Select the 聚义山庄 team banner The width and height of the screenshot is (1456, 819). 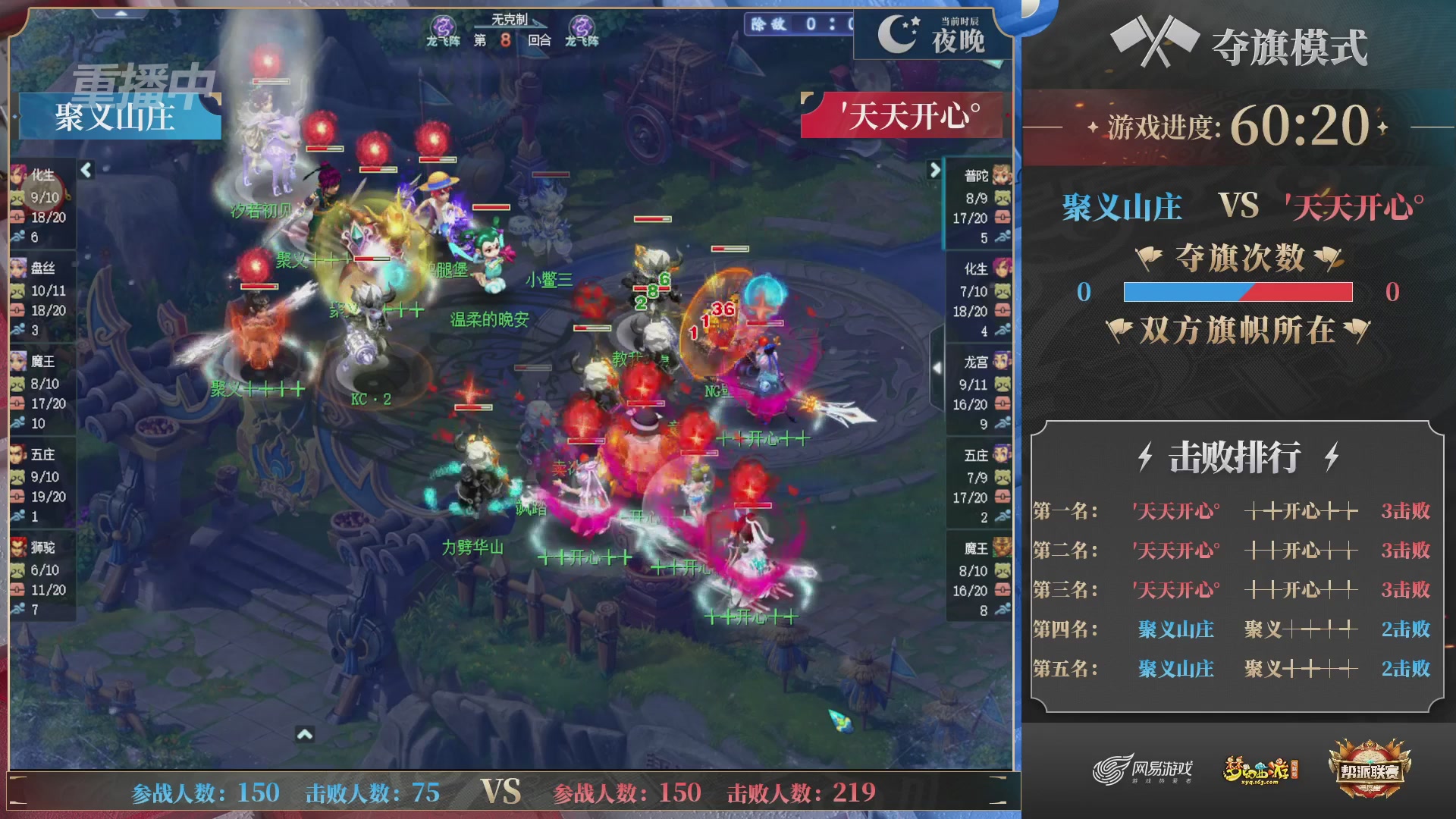pyautogui.click(x=118, y=116)
